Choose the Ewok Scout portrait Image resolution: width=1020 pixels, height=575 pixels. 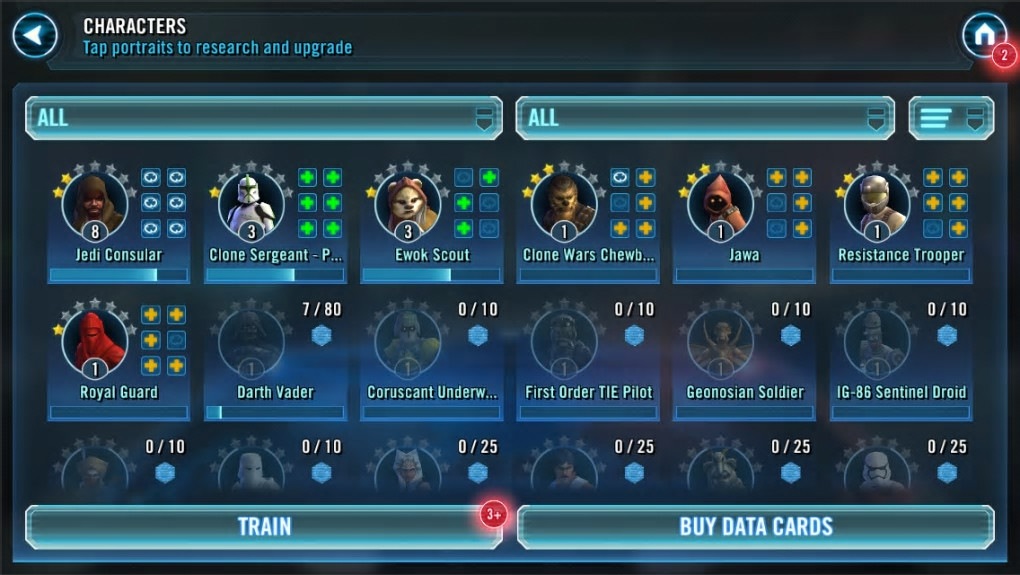click(408, 205)
